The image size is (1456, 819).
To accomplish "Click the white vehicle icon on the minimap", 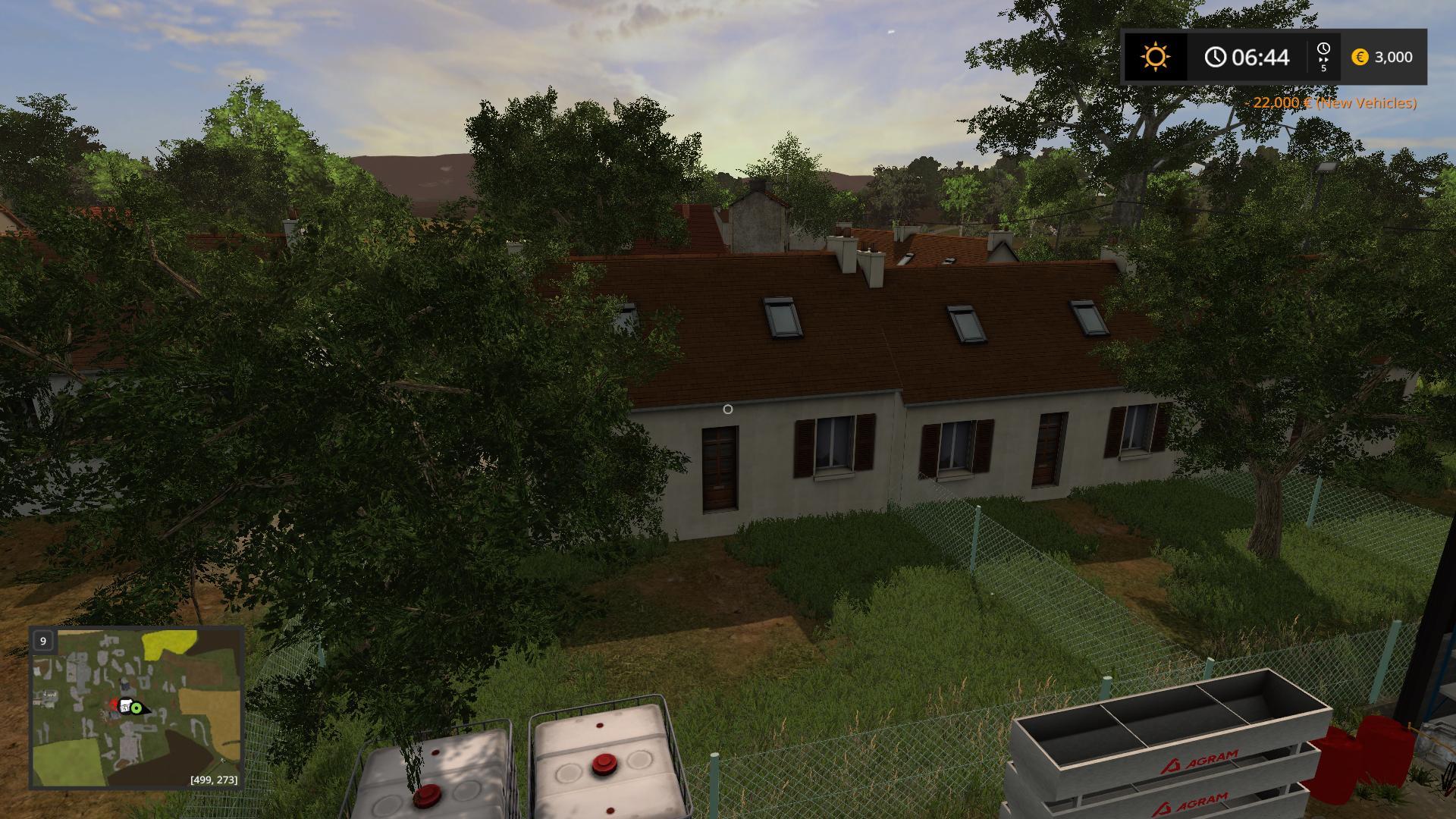I will 125,707.
